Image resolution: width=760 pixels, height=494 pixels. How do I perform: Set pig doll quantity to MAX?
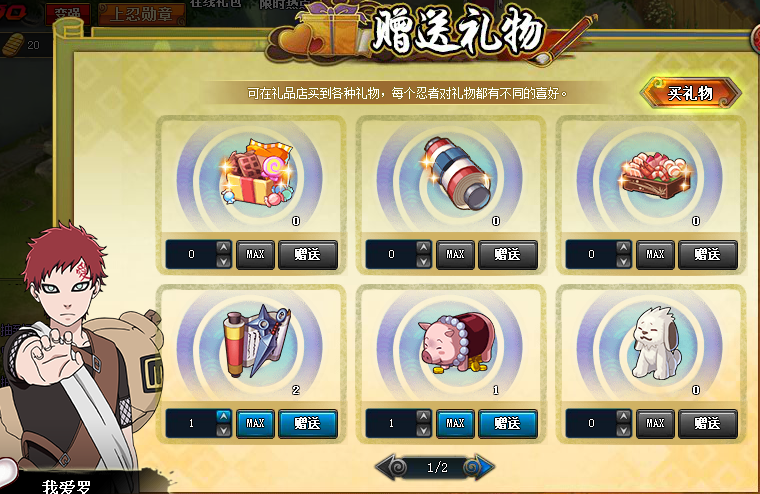(455, 423)
